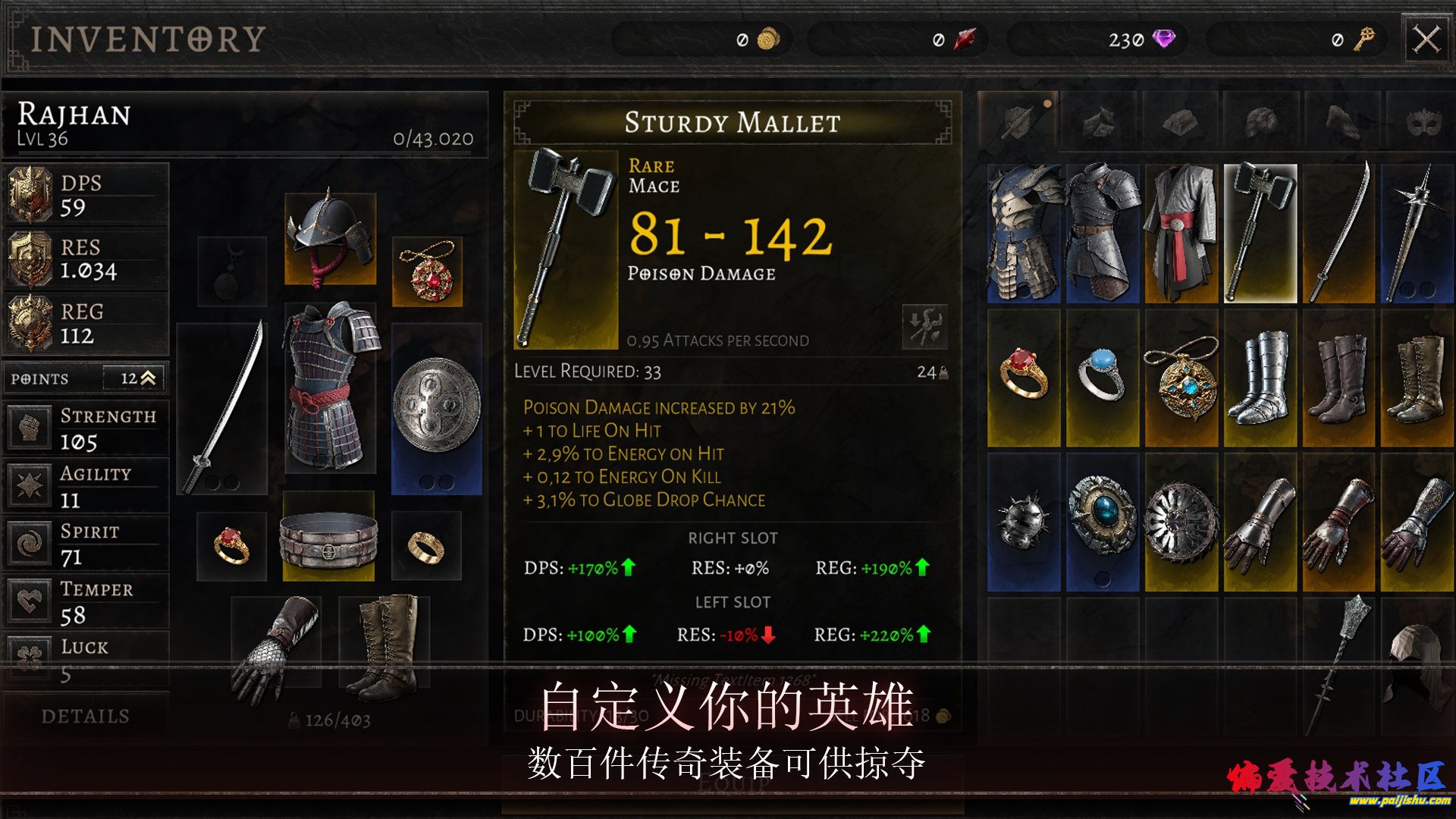Select the equipped red samurai chest armor
This screenshot has width=1456, height=819.
[x=330, y=387]
